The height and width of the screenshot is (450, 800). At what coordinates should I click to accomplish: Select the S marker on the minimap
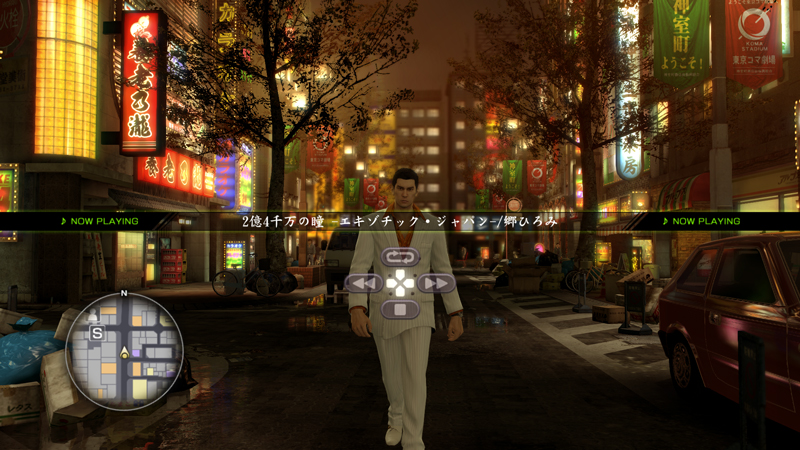point(97,332)
